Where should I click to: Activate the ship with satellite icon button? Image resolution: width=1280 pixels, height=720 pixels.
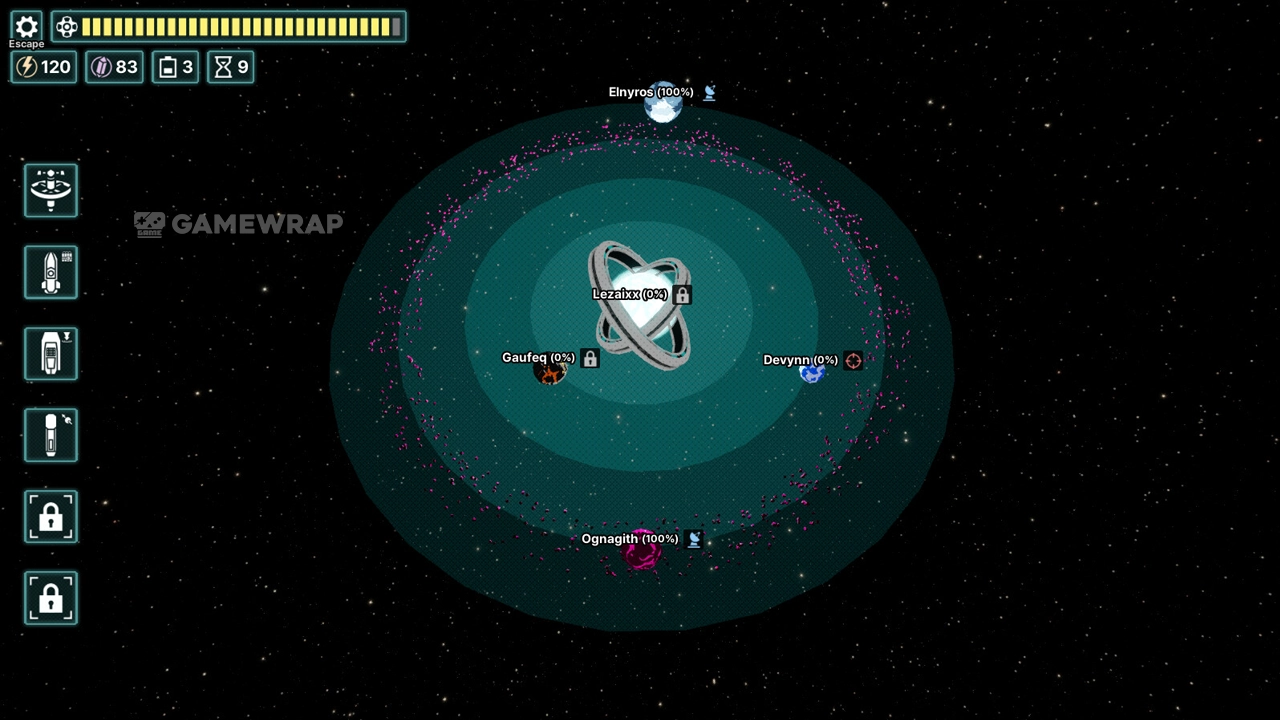click(x=51, y=435)
